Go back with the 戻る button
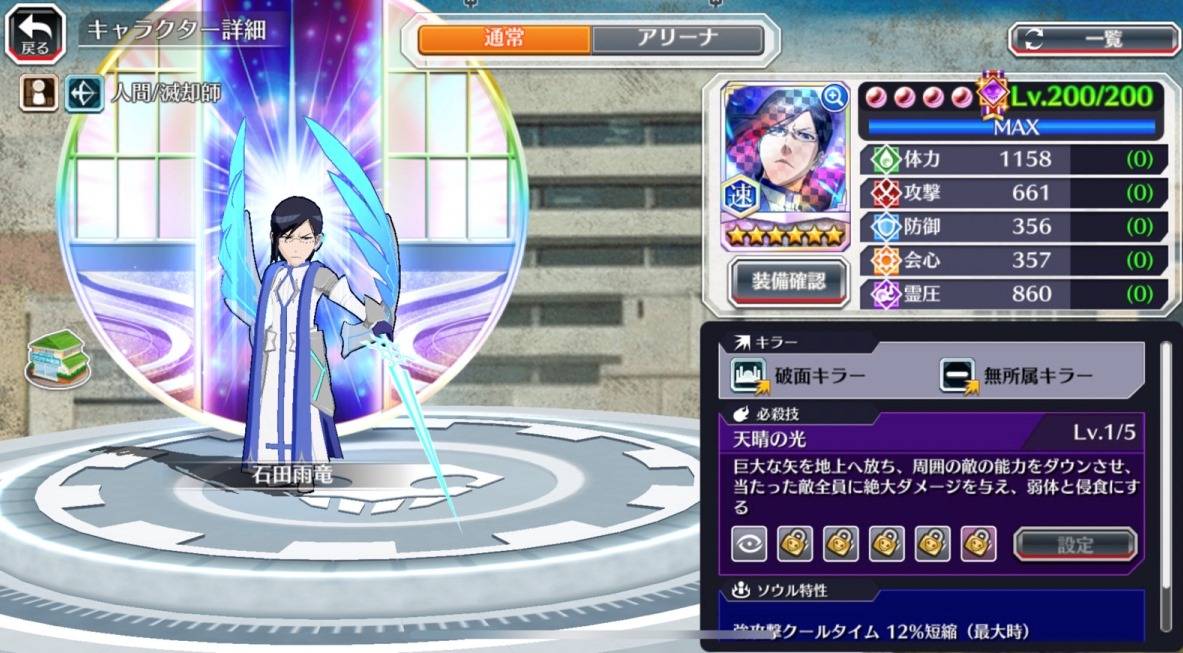The image size is (1183, 653). 35,33
